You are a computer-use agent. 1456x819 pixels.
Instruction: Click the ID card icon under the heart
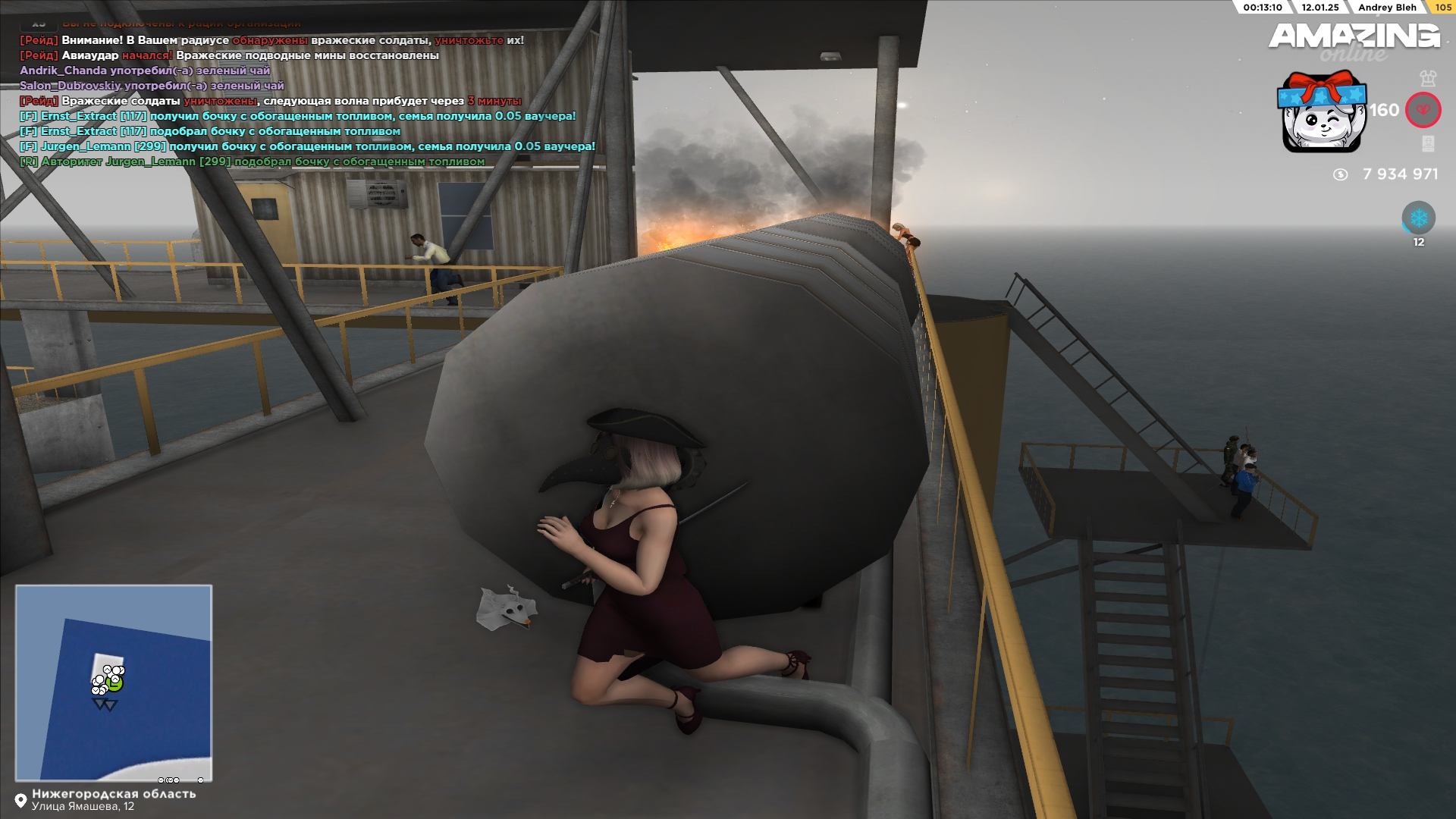point(1428,144)
